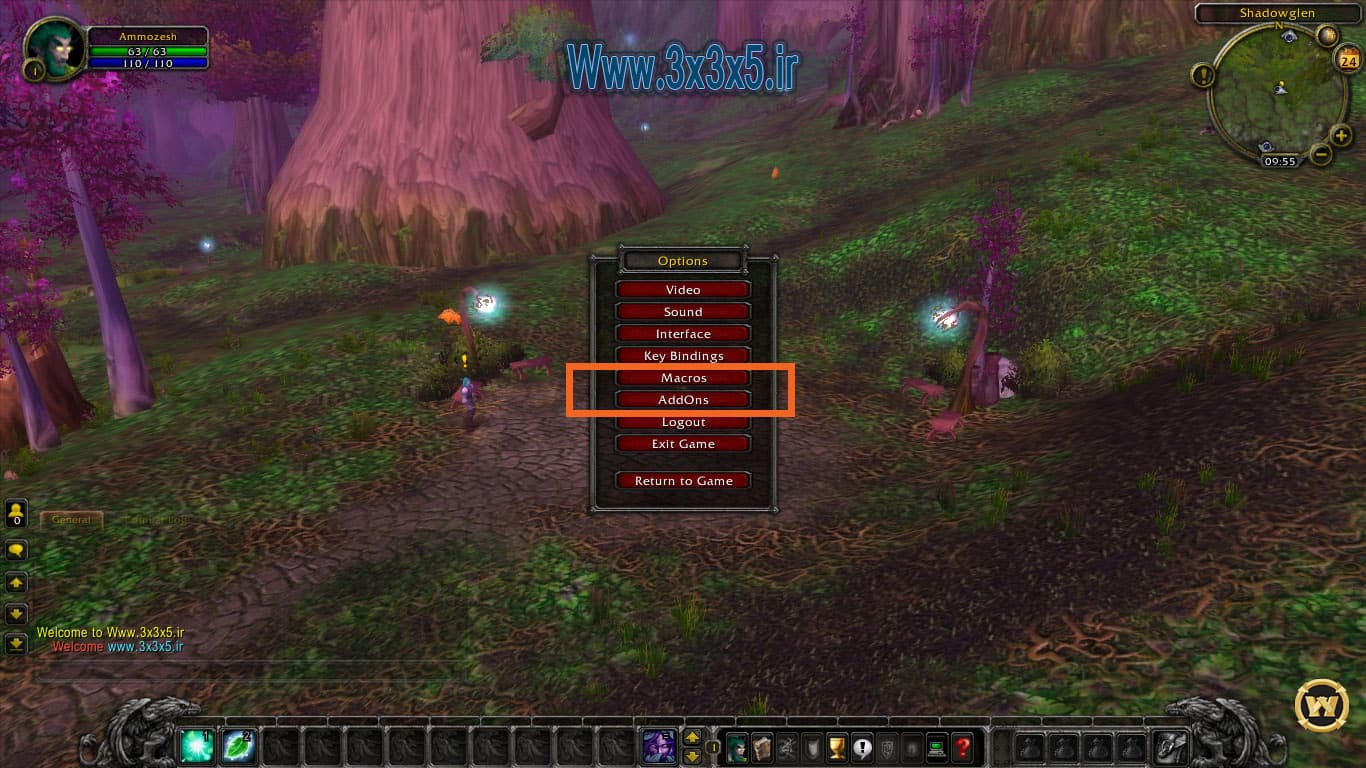Click Return to Game
1366x768 pixels.
click(x=683, y=480)
